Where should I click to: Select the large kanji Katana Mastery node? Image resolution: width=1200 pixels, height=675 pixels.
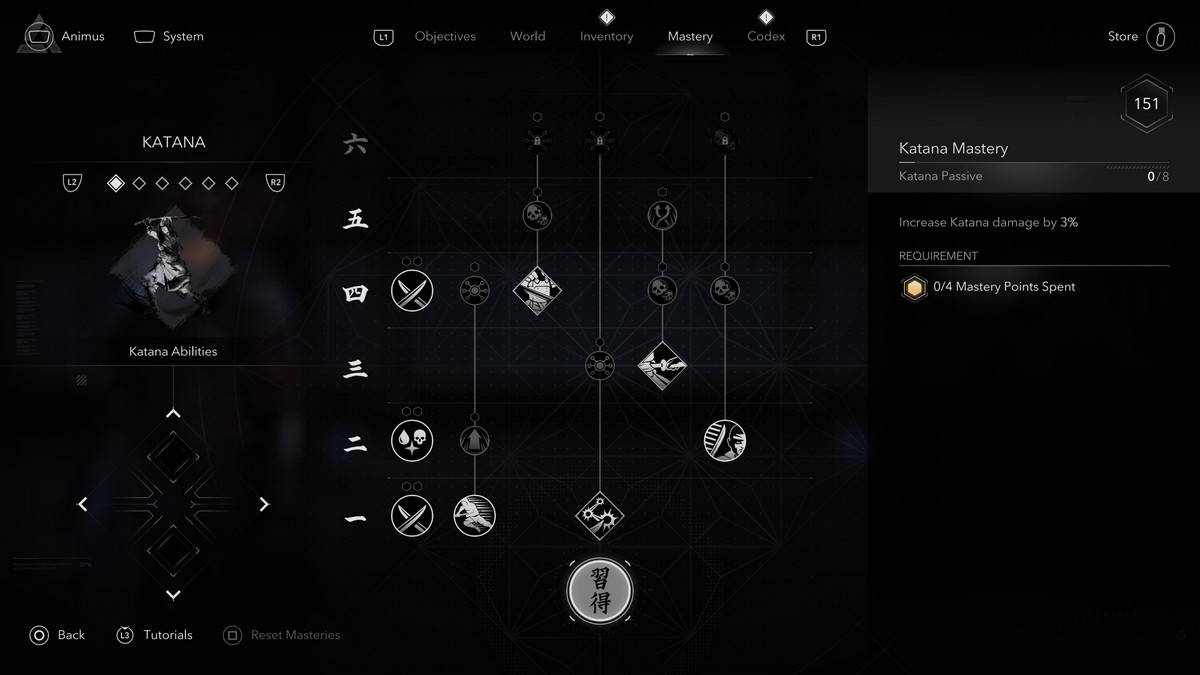pos(600,590)
